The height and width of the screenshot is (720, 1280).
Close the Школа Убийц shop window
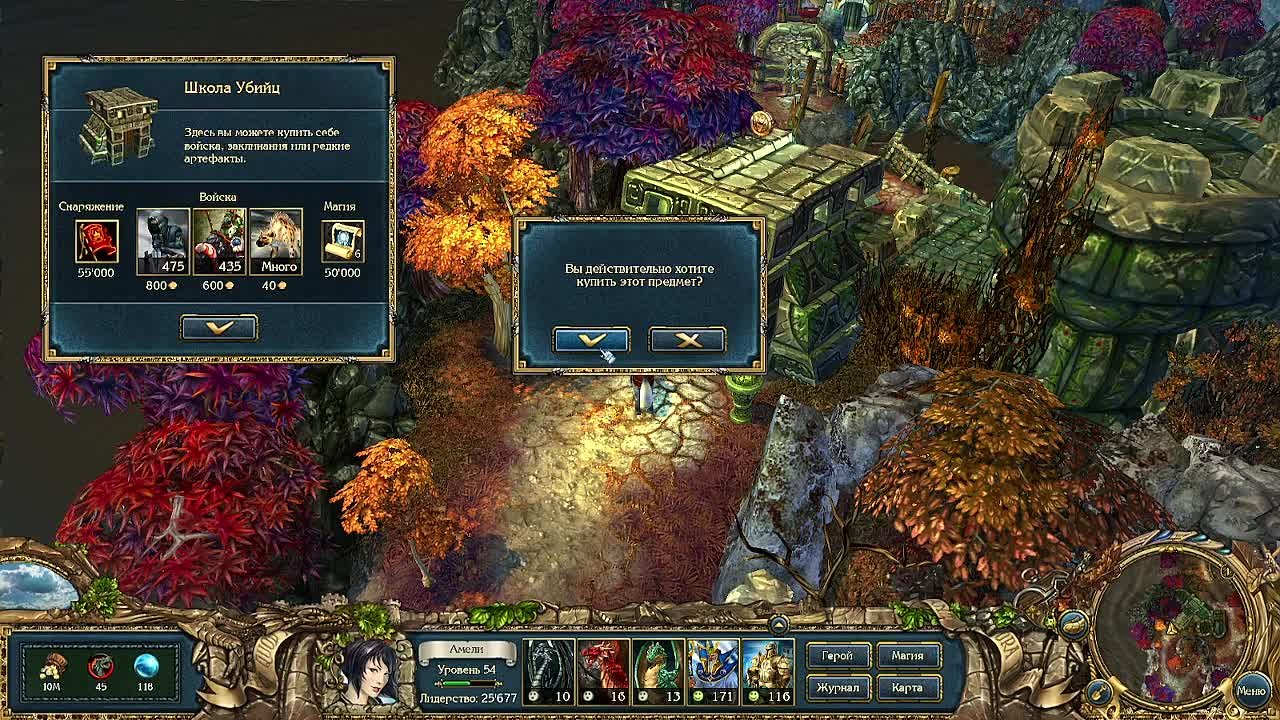coord(219,327)
